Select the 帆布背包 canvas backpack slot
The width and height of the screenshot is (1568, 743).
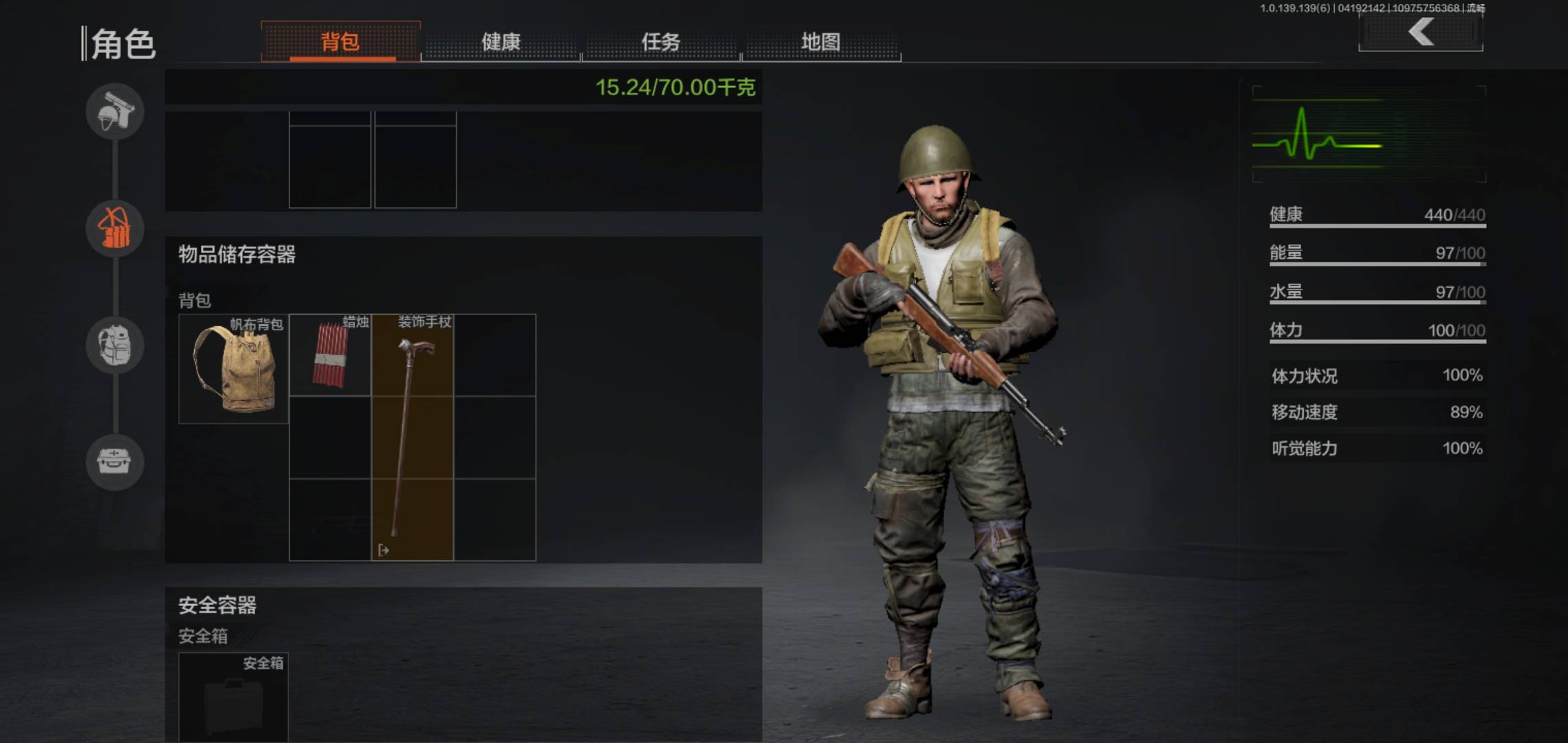pyautogui.click(x=234, y=369)
